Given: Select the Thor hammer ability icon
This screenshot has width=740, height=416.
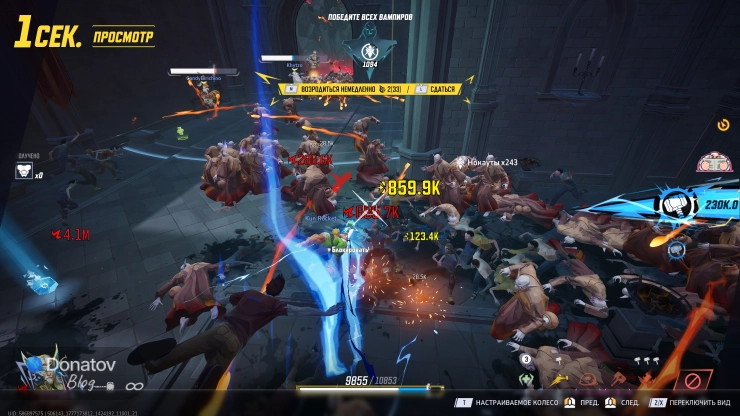Looking at the screenshot, I should pyautogui.click(x=670, y=206).
